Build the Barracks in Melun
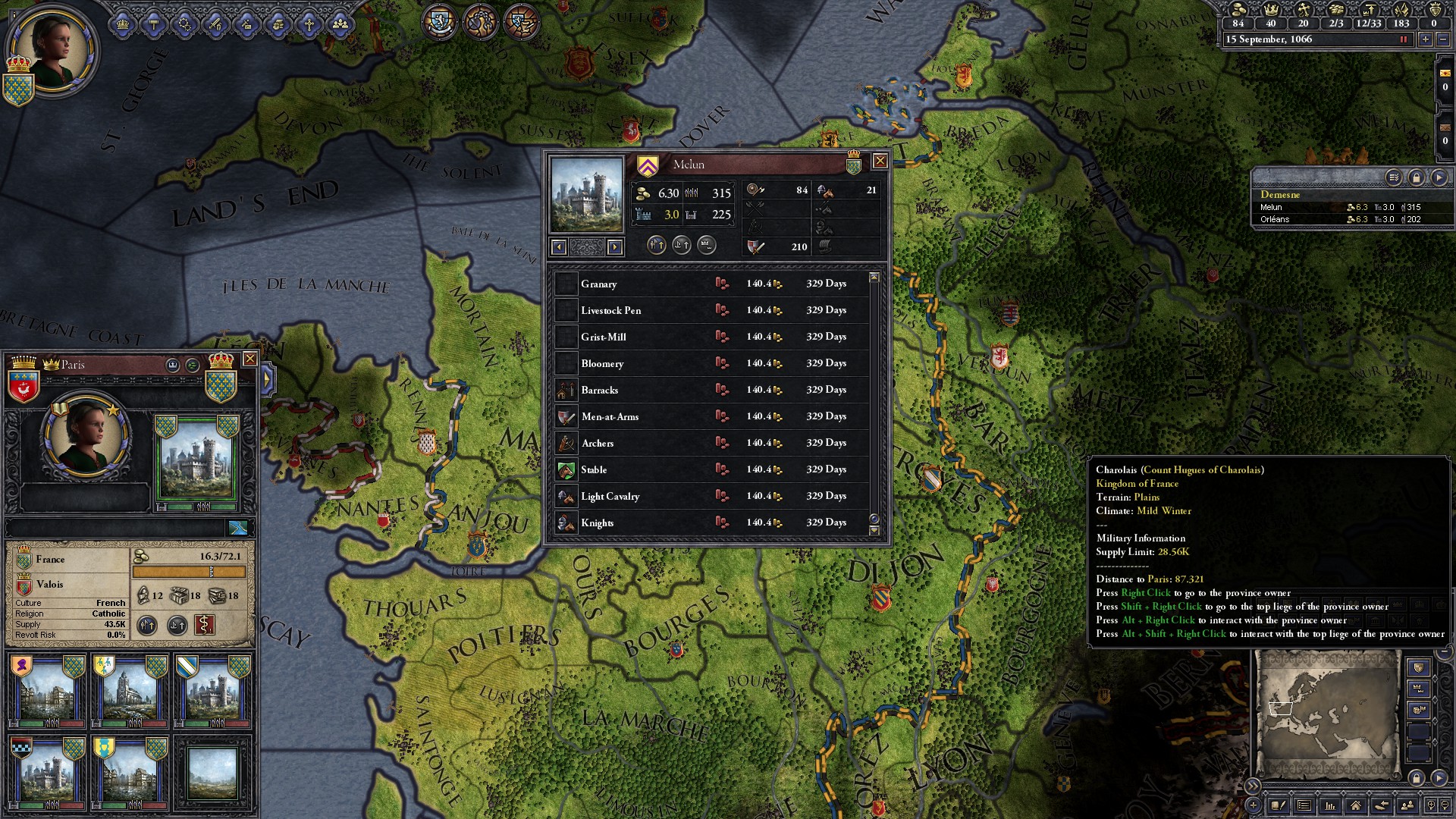The image size is (1456, 819). click(721, 390)
